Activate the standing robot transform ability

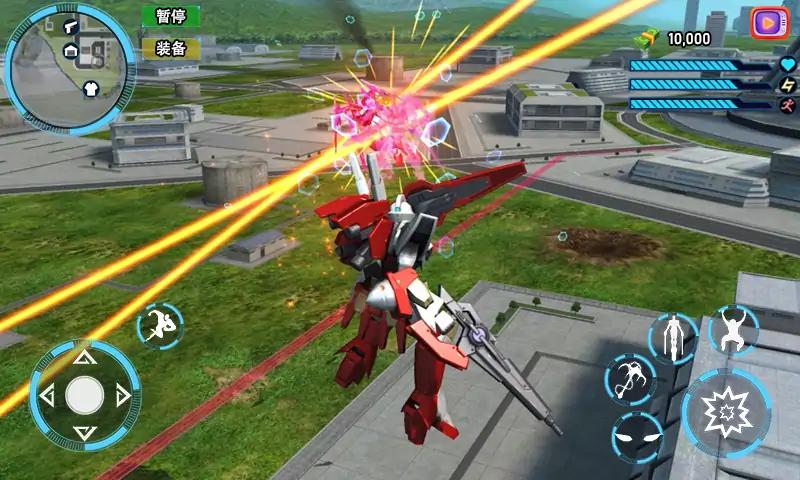[x=672, y=338]
